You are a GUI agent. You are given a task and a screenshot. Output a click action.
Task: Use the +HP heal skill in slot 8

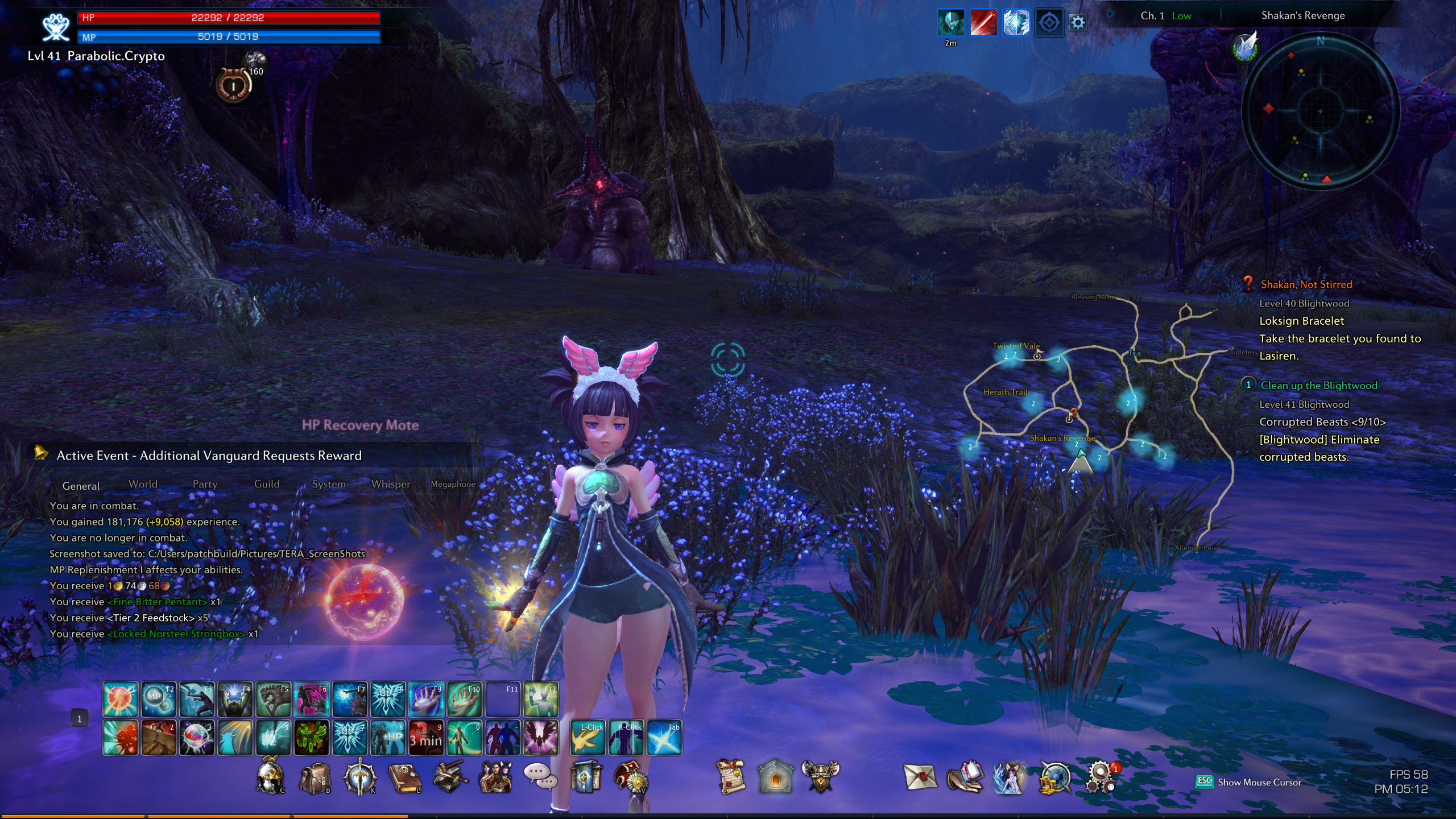(388, 738)
